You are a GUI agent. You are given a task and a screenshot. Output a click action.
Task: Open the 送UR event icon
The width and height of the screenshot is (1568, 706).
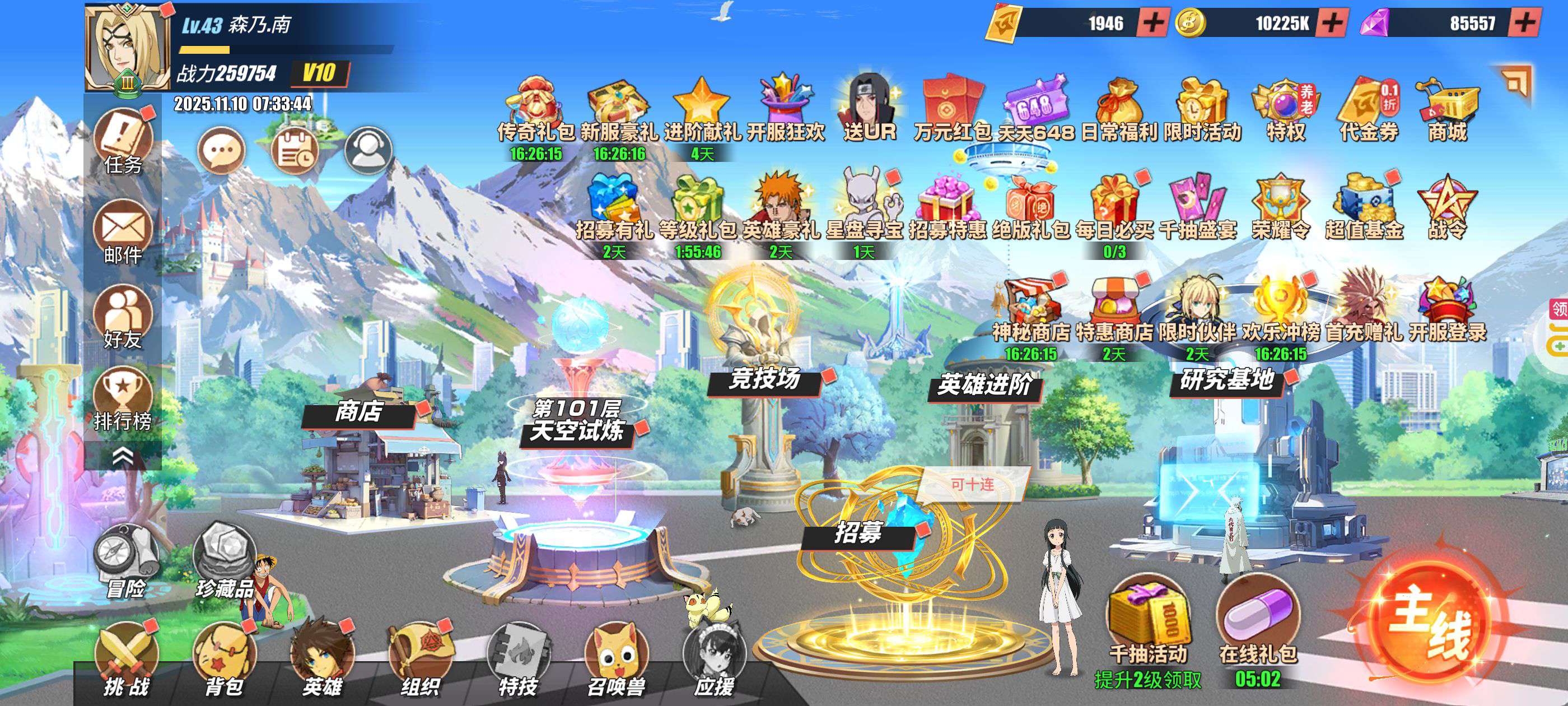point(869,110)
